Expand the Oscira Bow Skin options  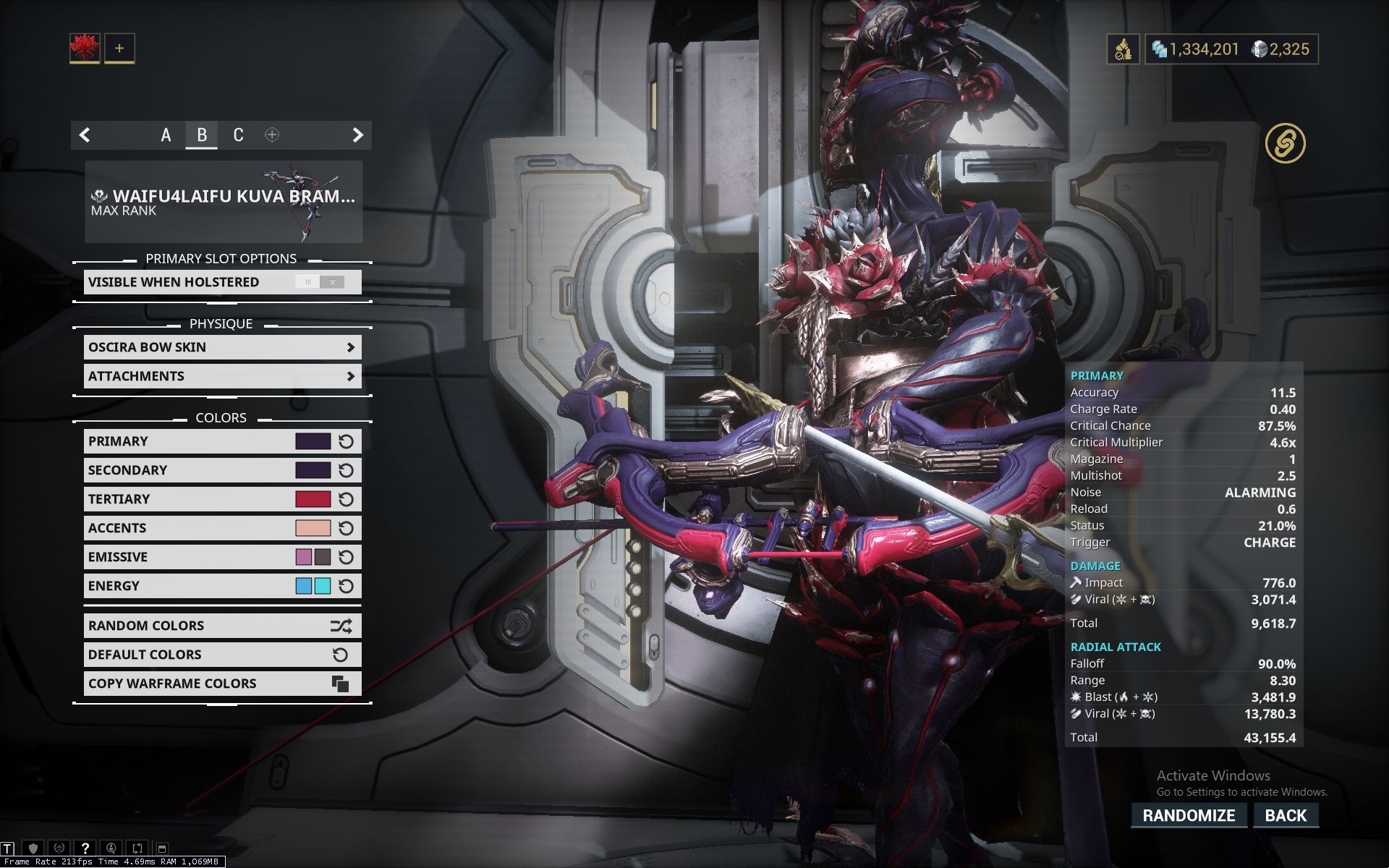[x=352, y=347]
